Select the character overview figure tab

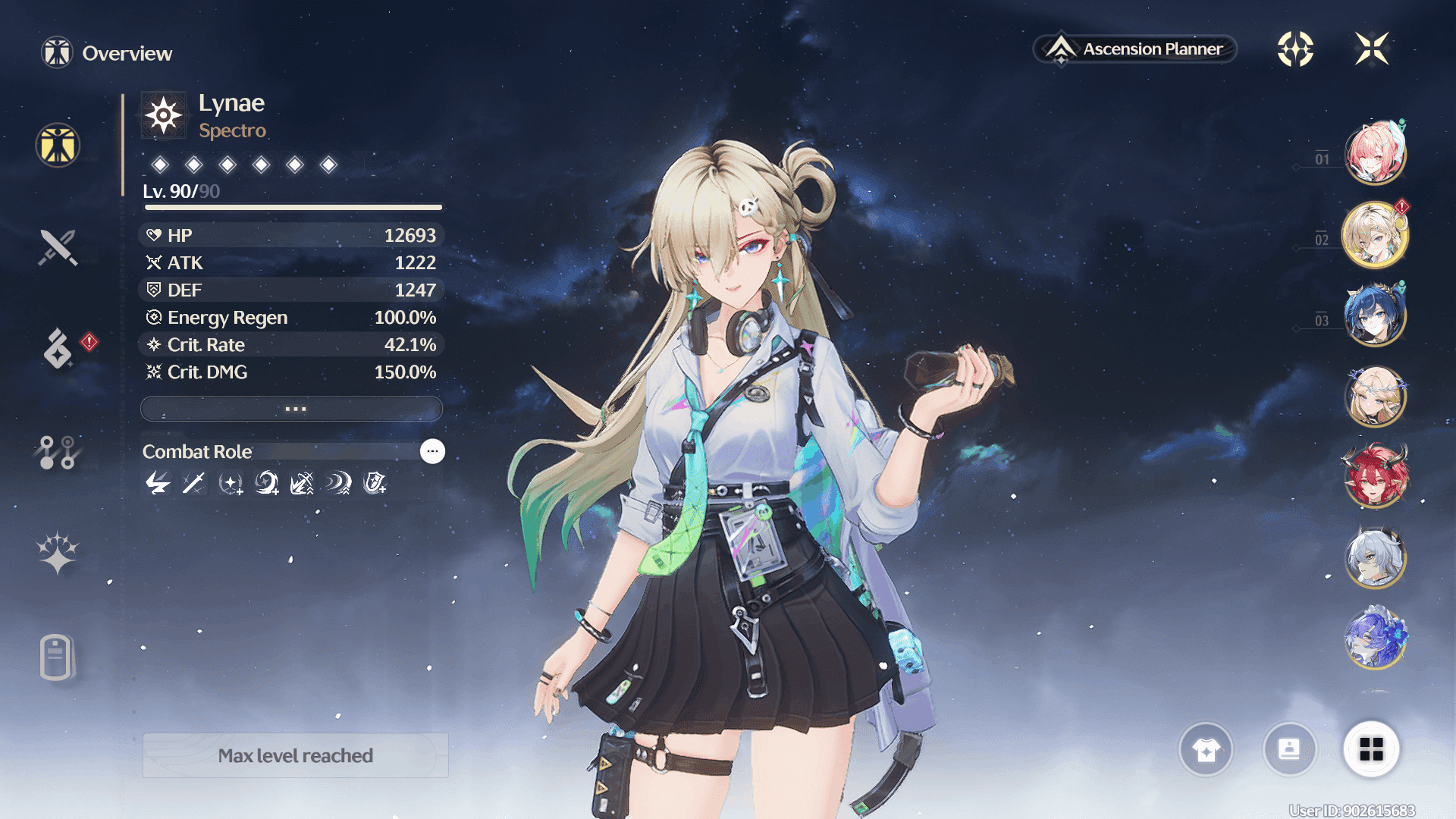[x=58, y=145]
